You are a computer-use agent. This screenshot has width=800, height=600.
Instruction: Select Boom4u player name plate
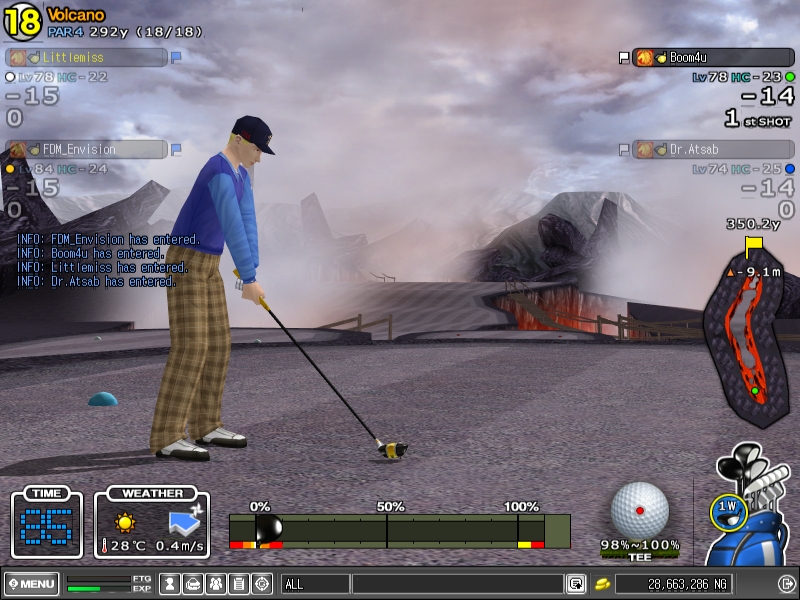(710, 58)
